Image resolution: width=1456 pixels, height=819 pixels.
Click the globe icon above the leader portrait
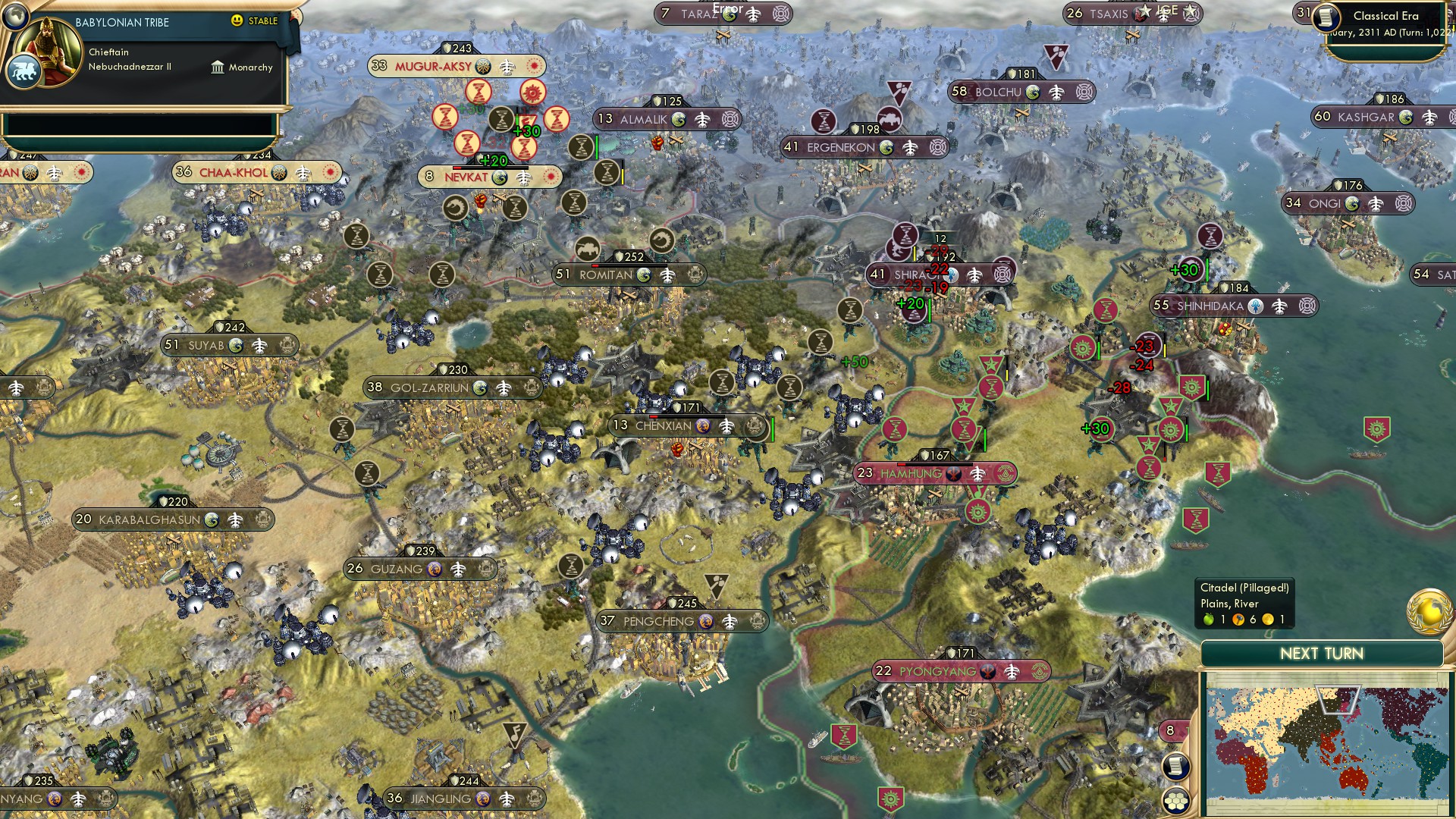[14, 17]
